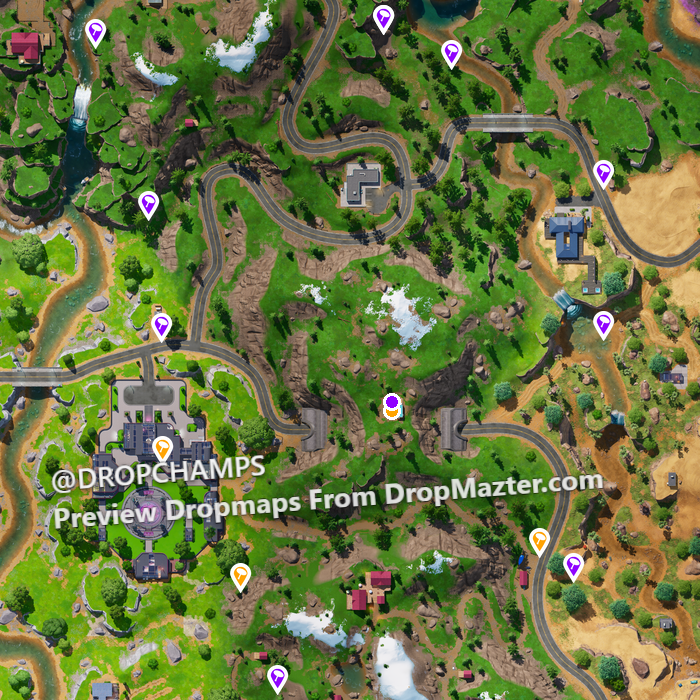Choose the orange pin next to the purple pin by the eastern road
Screen dimensions: 700x700
(539, 541)
